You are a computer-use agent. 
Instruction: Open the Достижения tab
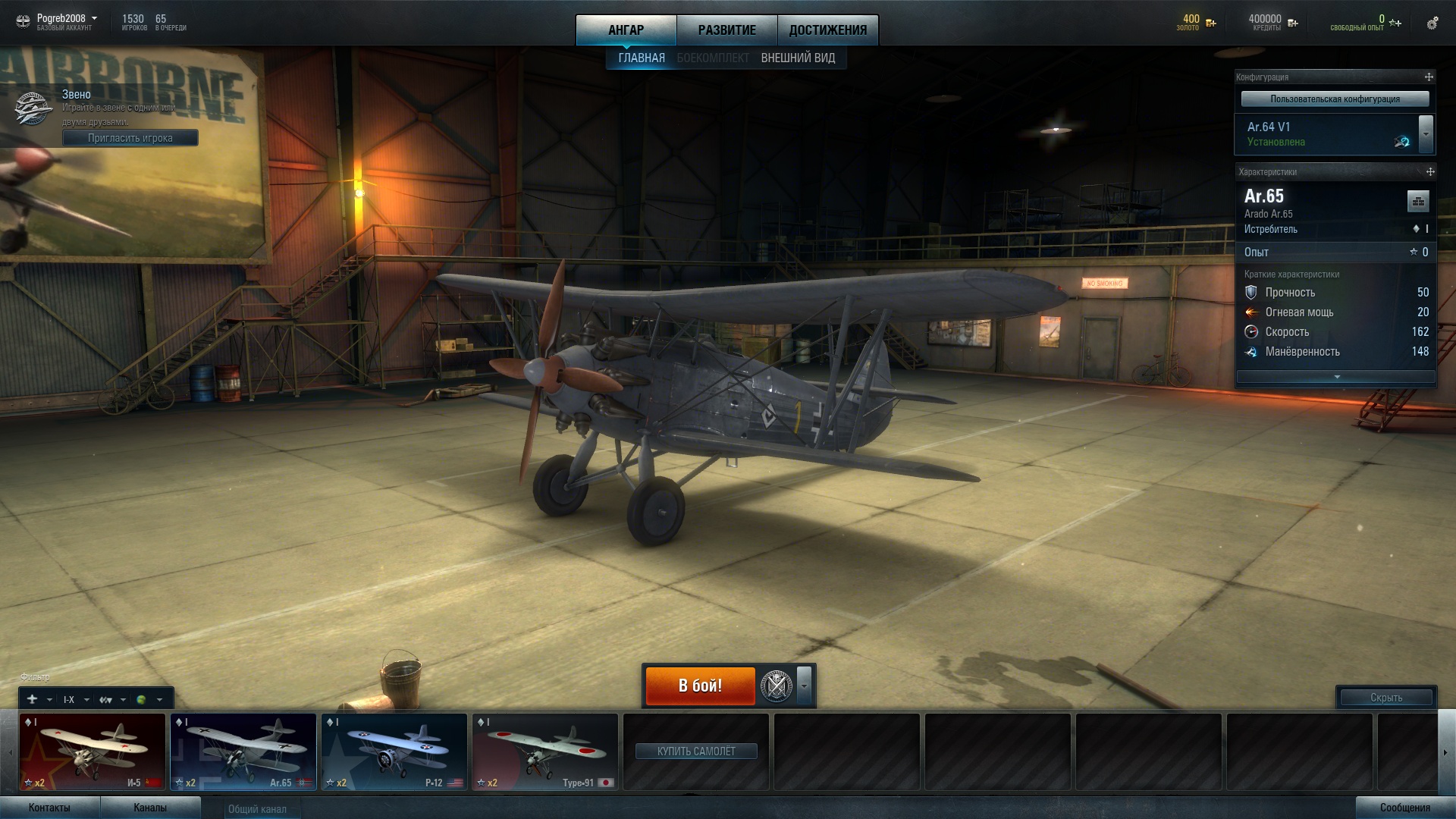827,30
